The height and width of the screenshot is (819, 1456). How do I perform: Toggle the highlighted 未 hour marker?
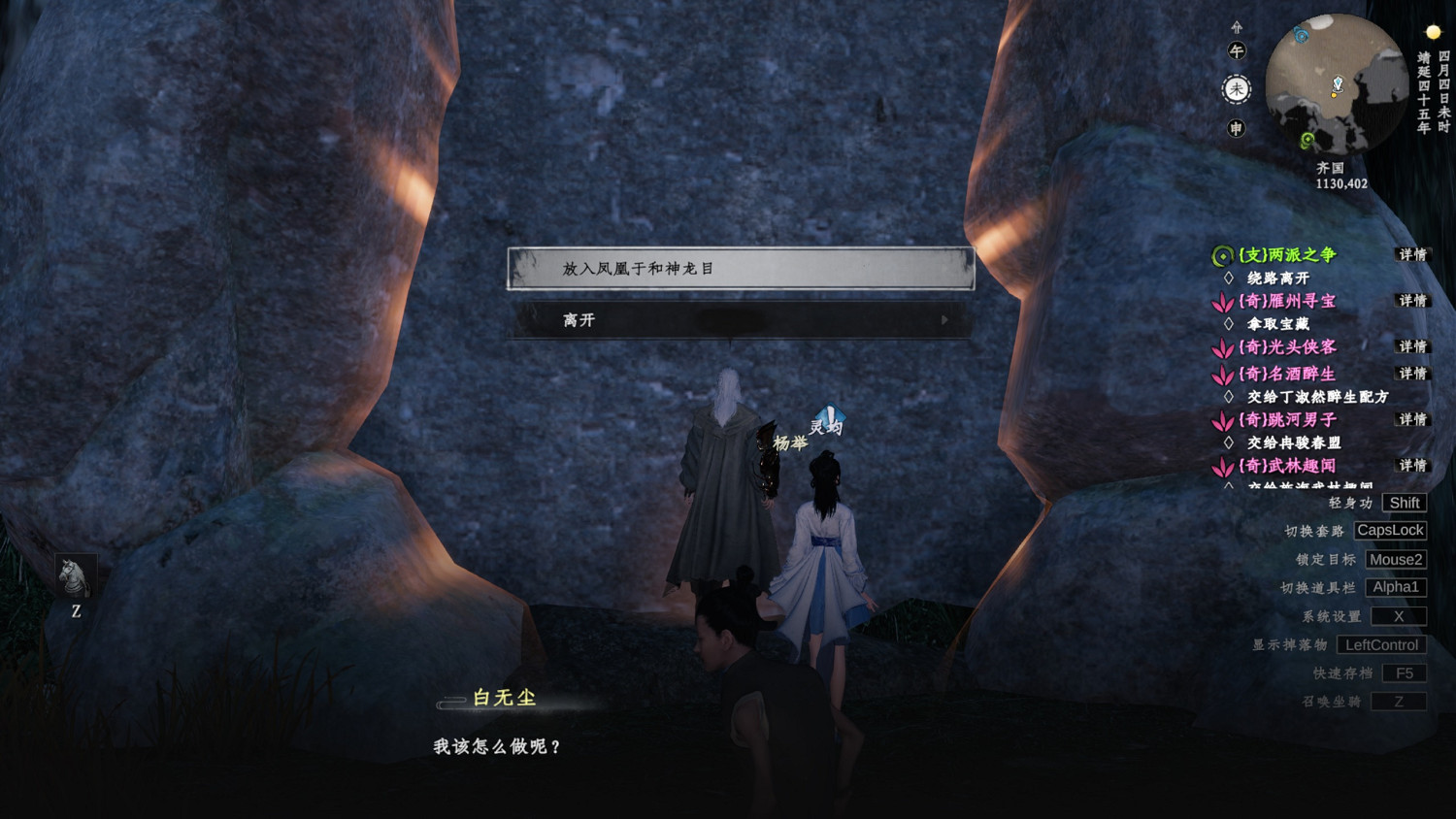[1237, 88]
